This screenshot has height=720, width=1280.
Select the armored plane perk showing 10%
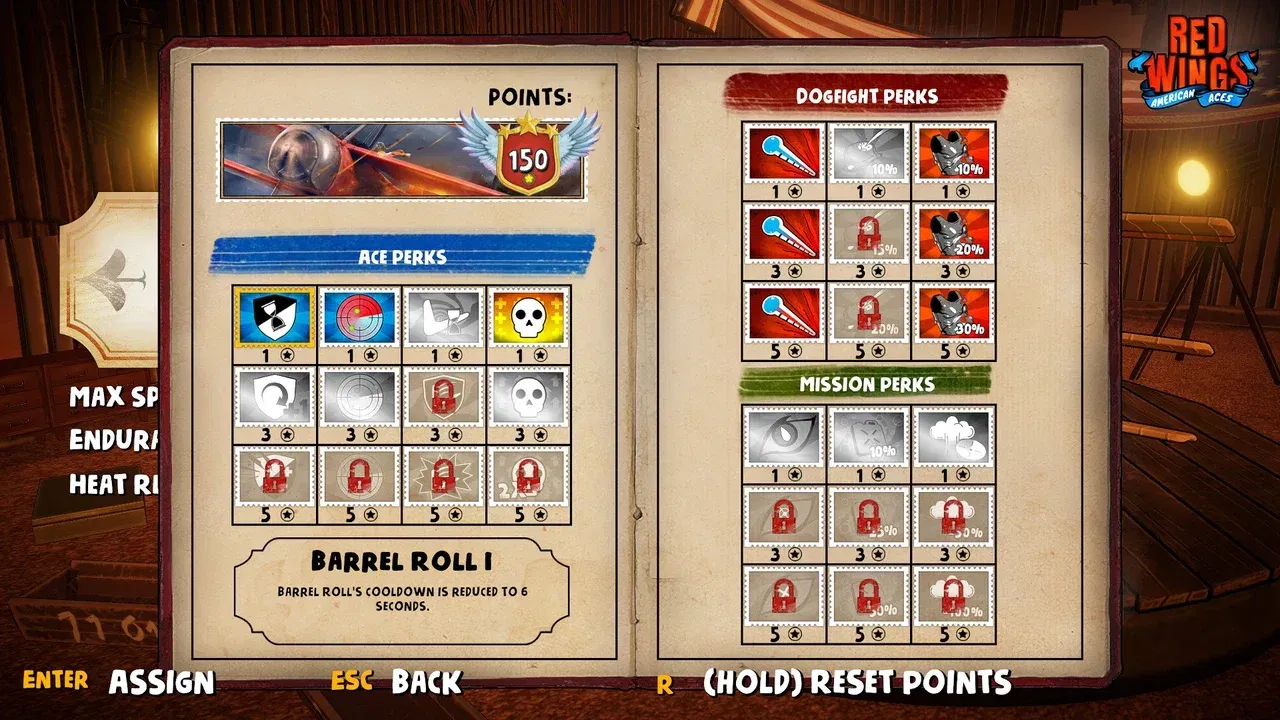click(953, 152)
